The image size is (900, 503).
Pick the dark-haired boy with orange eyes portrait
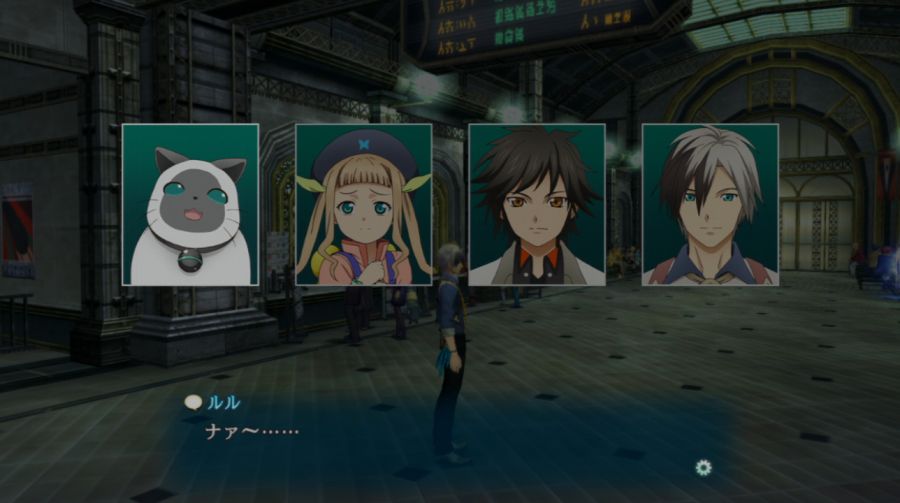[537, 205]
